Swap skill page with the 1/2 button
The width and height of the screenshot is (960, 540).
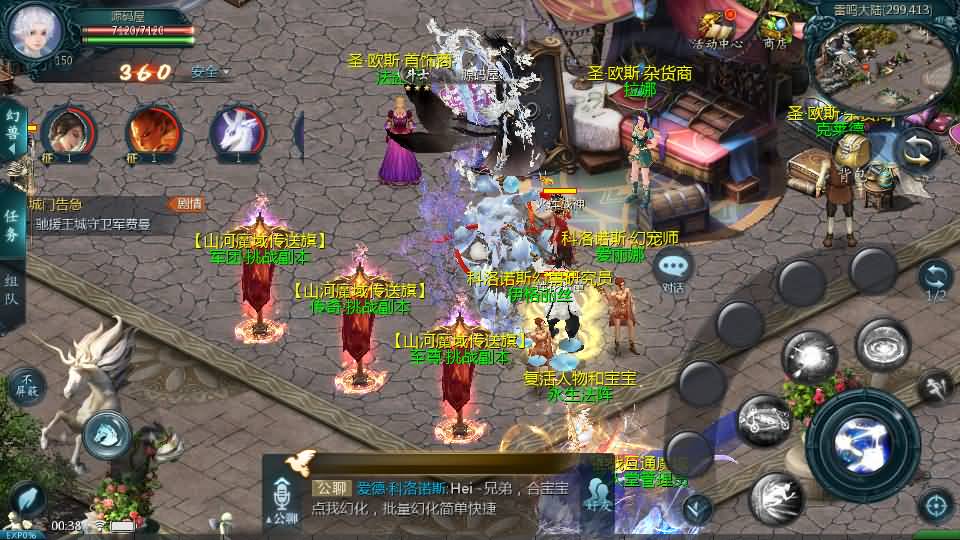coord(935,280)
